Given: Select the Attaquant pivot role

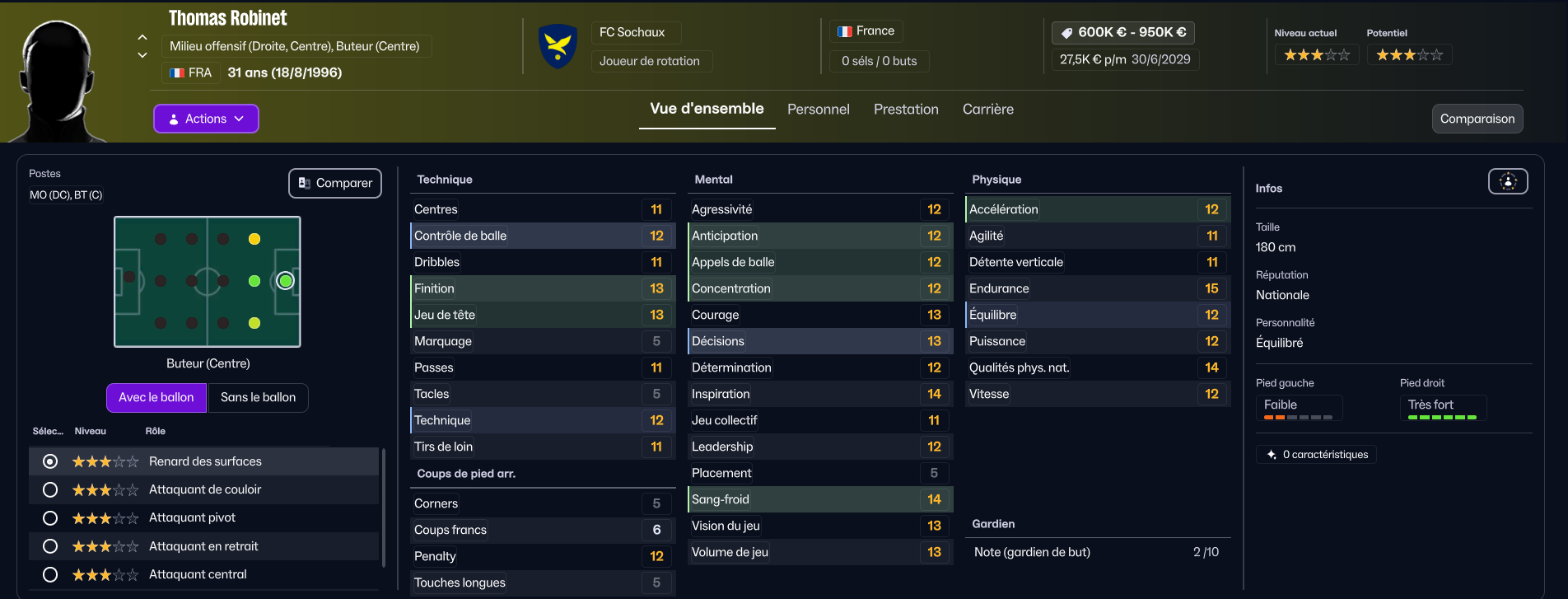Looking at the screenshot, I should point(50,517).
